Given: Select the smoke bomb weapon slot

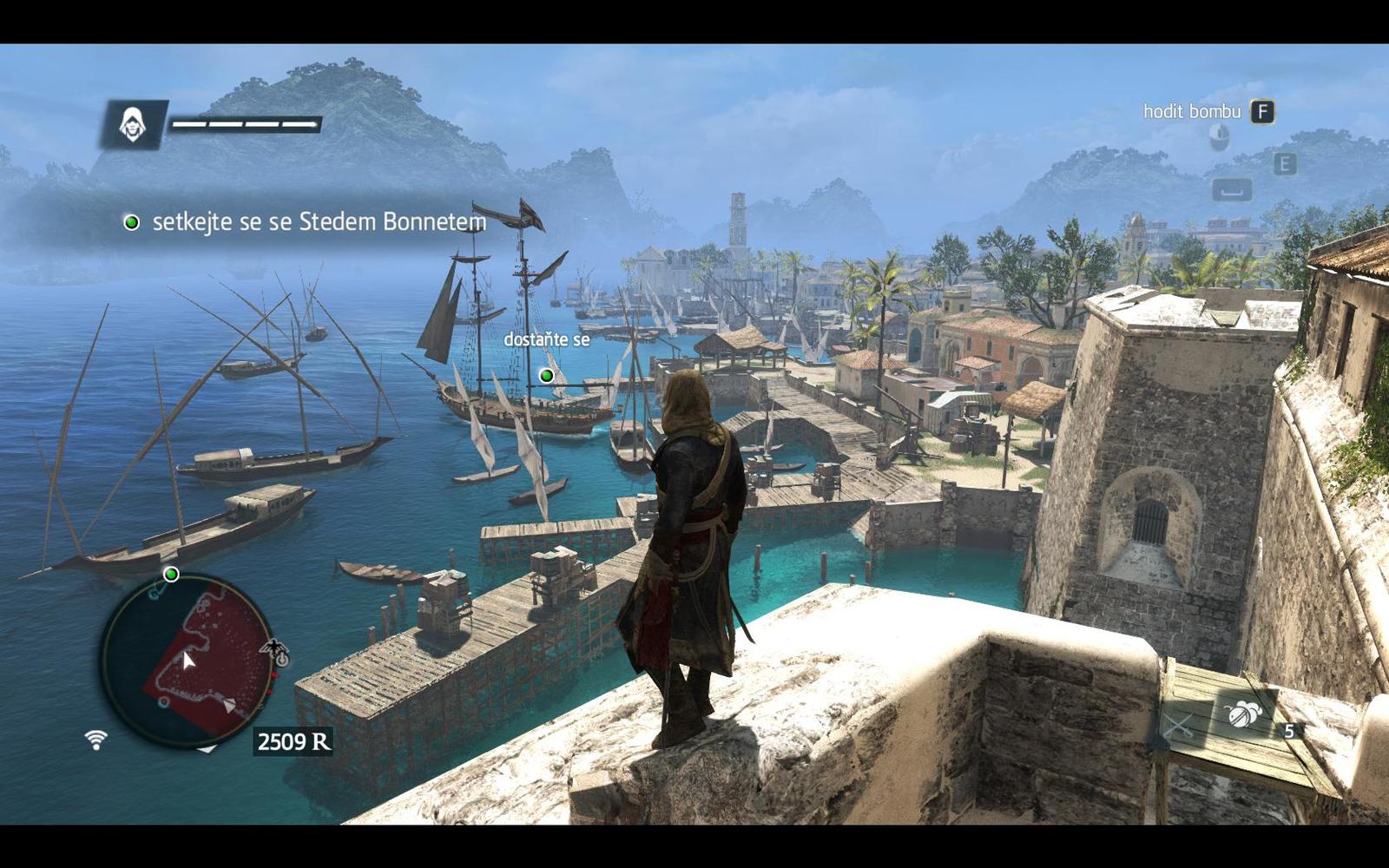Looking at the screenshot, I should coord(1243,713).
